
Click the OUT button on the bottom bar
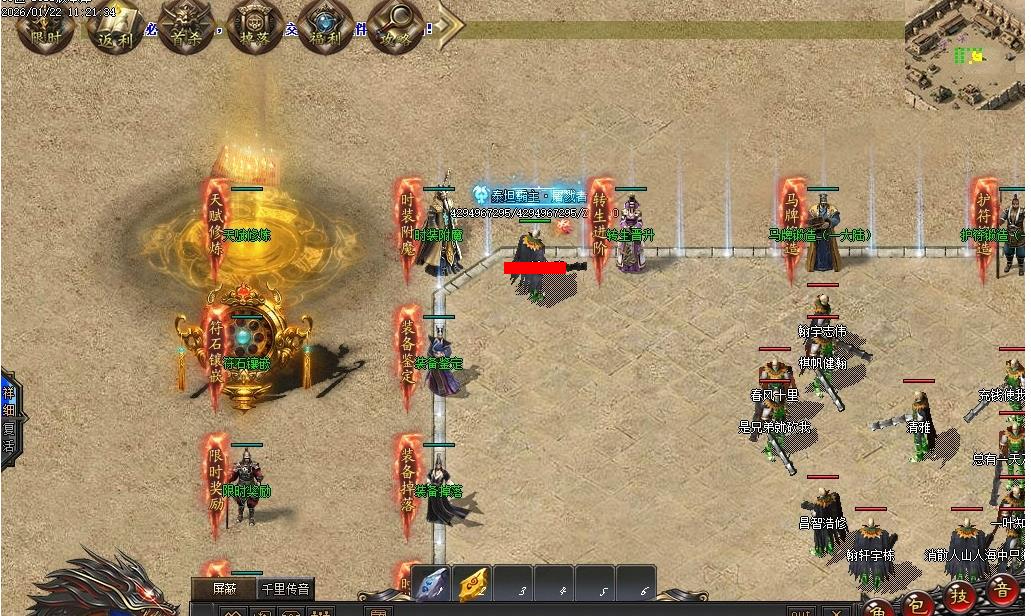[800, 611]
